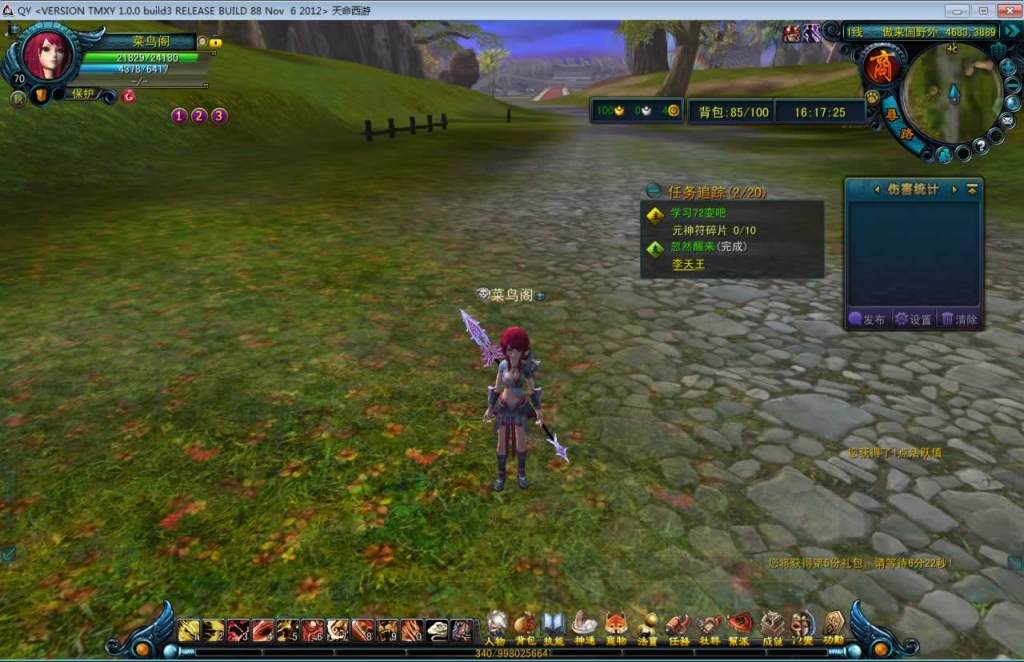Image resolution: width=1024 pixels, height=662 pixels.
Task: Click the 李天王 quest NPC link
Action: [x=688, y=264]
